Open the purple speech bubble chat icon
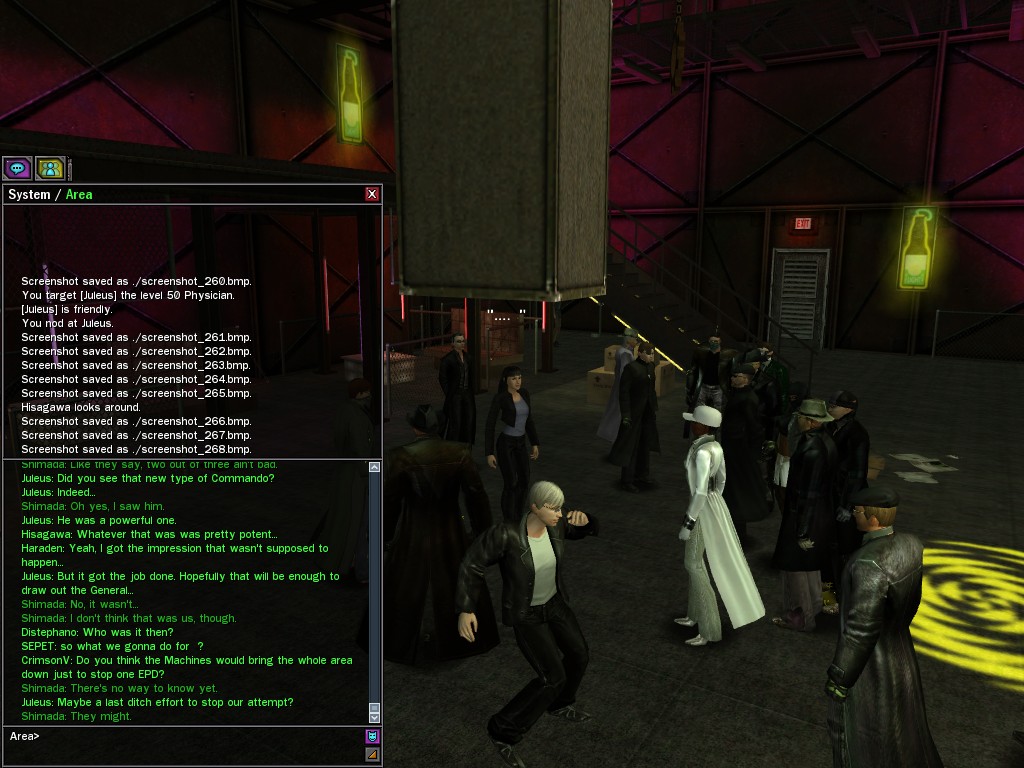1024x768 pixels. (x=18, y=169)
